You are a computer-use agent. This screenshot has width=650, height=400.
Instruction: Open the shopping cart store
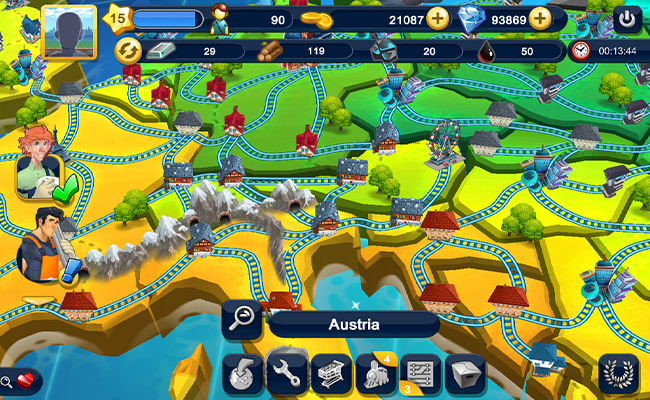click(331, 374)
